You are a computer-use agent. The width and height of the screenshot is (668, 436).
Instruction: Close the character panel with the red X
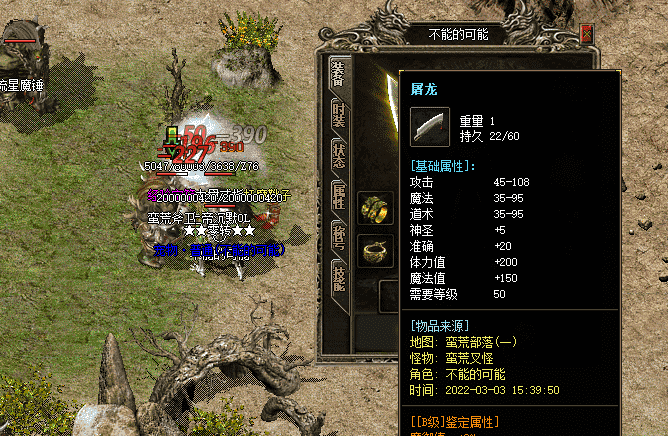pos(586,34)
